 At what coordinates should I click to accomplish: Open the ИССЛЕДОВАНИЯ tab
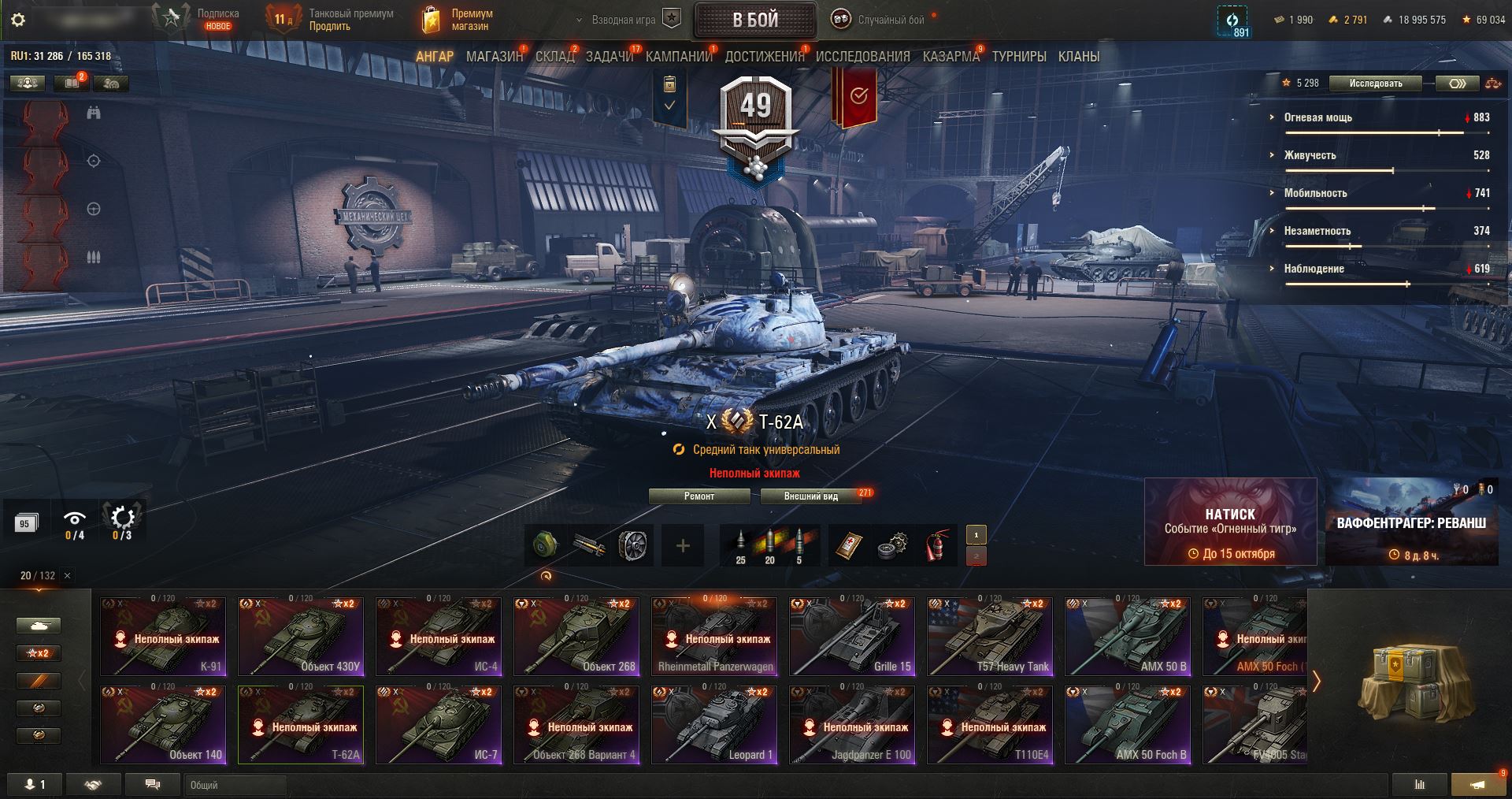[x=862, y=57]
